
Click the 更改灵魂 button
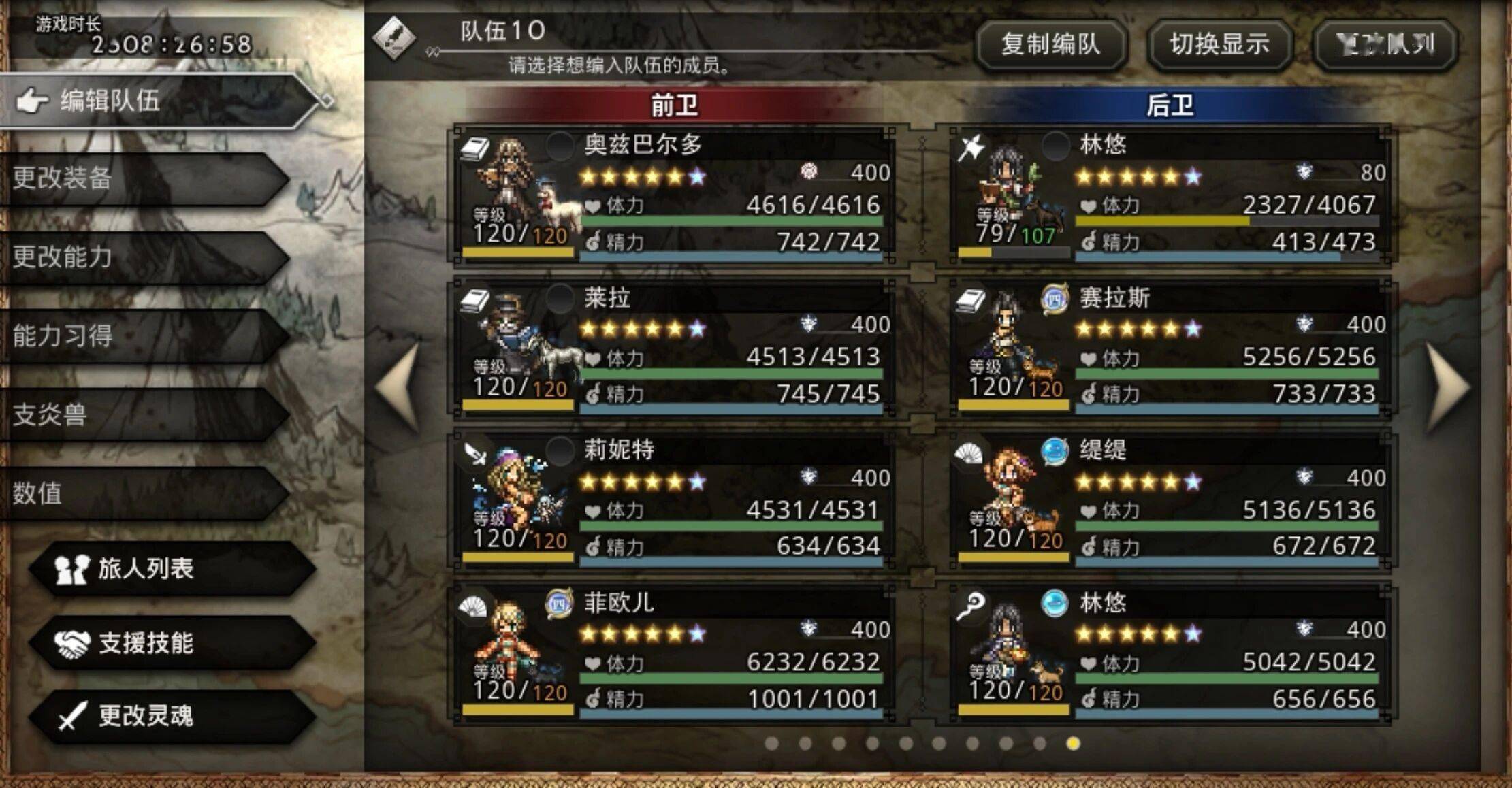(170, 716)
